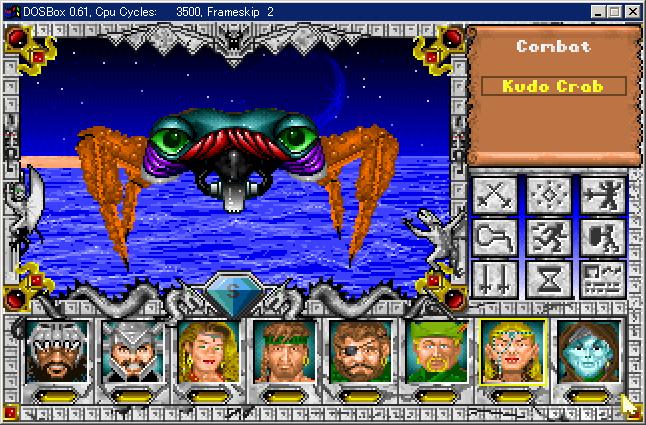The height and width of the screenshot is (425, 646).
Task: Click the hourglass wait icon
Action: coord(548,279)
